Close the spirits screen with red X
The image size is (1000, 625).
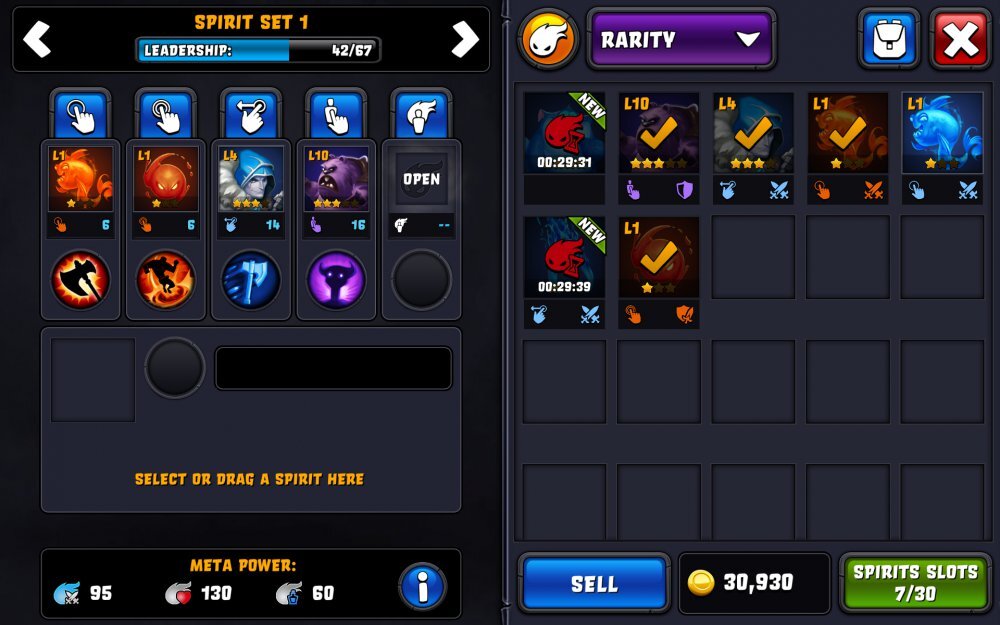tap(960, 40)
